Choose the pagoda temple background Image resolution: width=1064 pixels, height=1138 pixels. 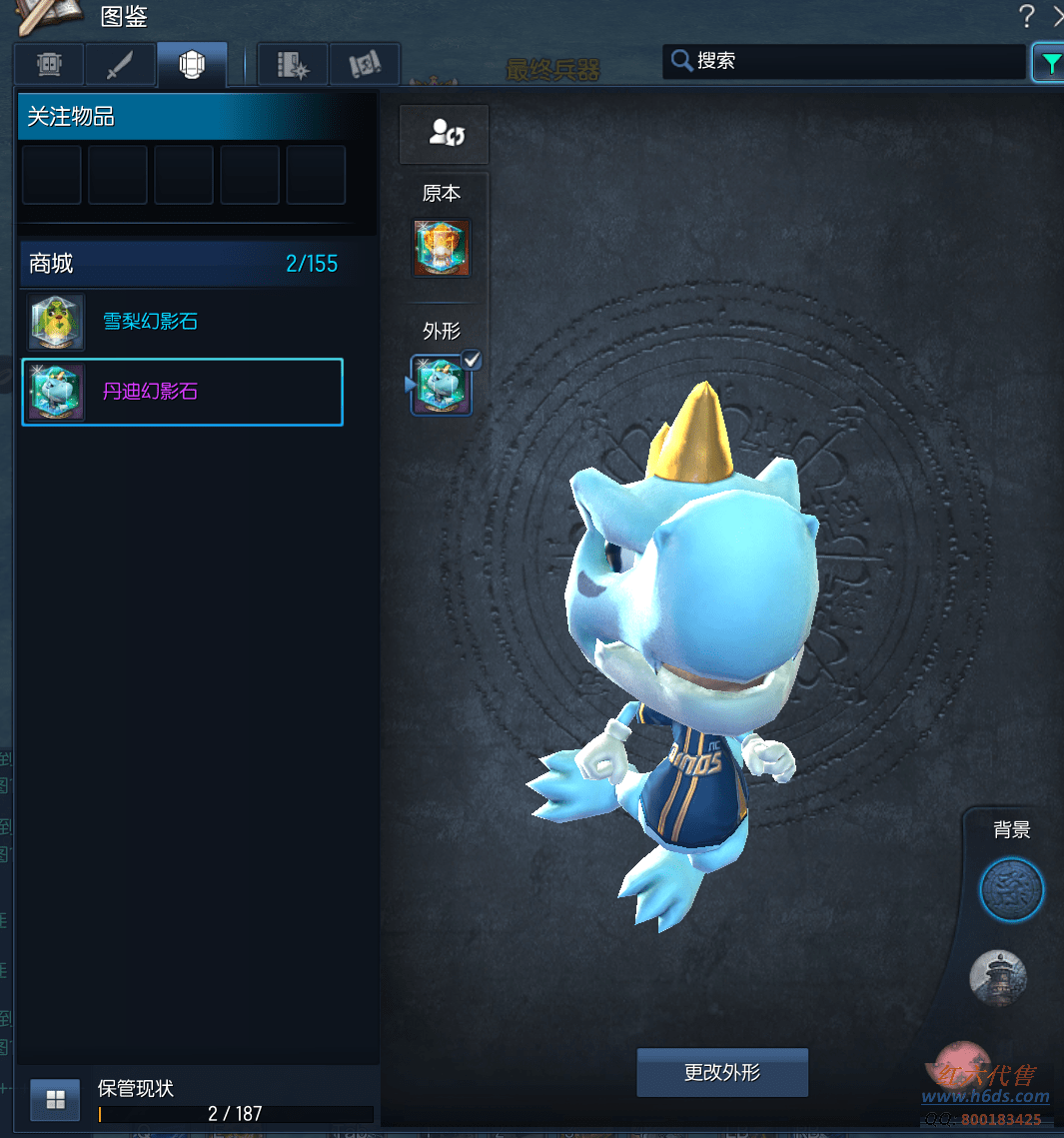[998, 976]
